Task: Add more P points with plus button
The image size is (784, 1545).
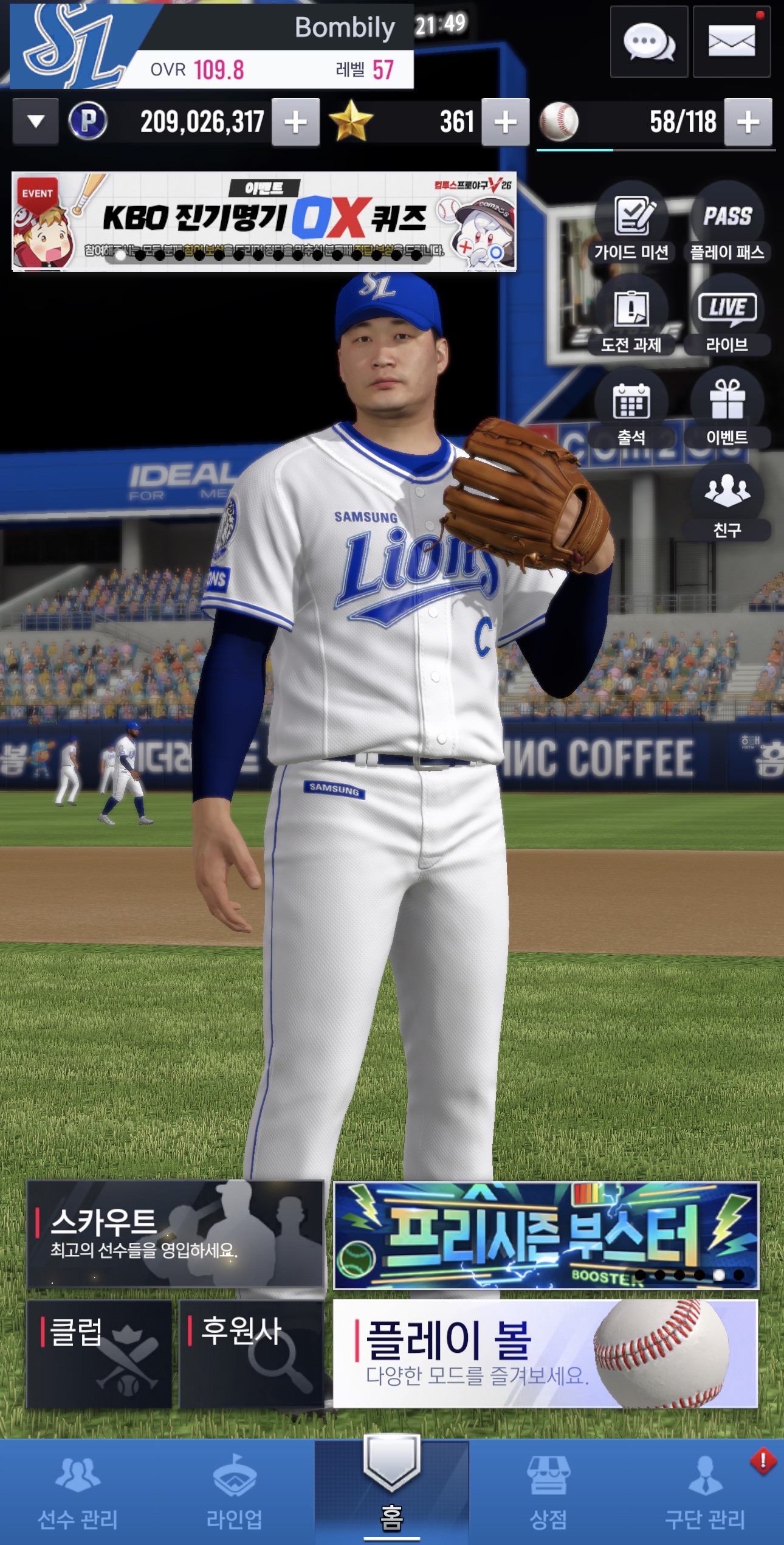Action: 295,123
